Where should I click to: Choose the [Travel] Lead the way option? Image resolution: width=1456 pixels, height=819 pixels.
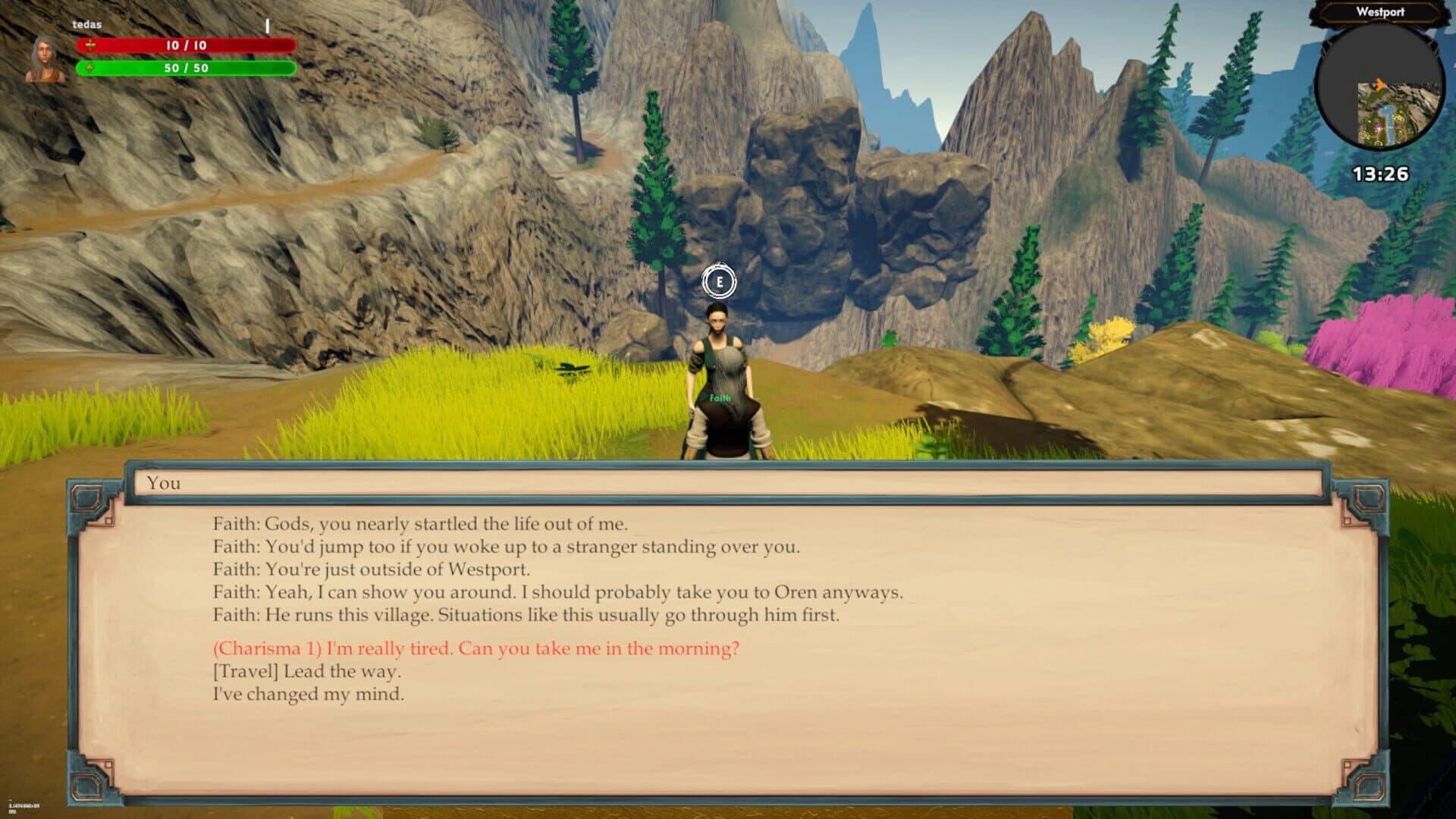(308, 672)
